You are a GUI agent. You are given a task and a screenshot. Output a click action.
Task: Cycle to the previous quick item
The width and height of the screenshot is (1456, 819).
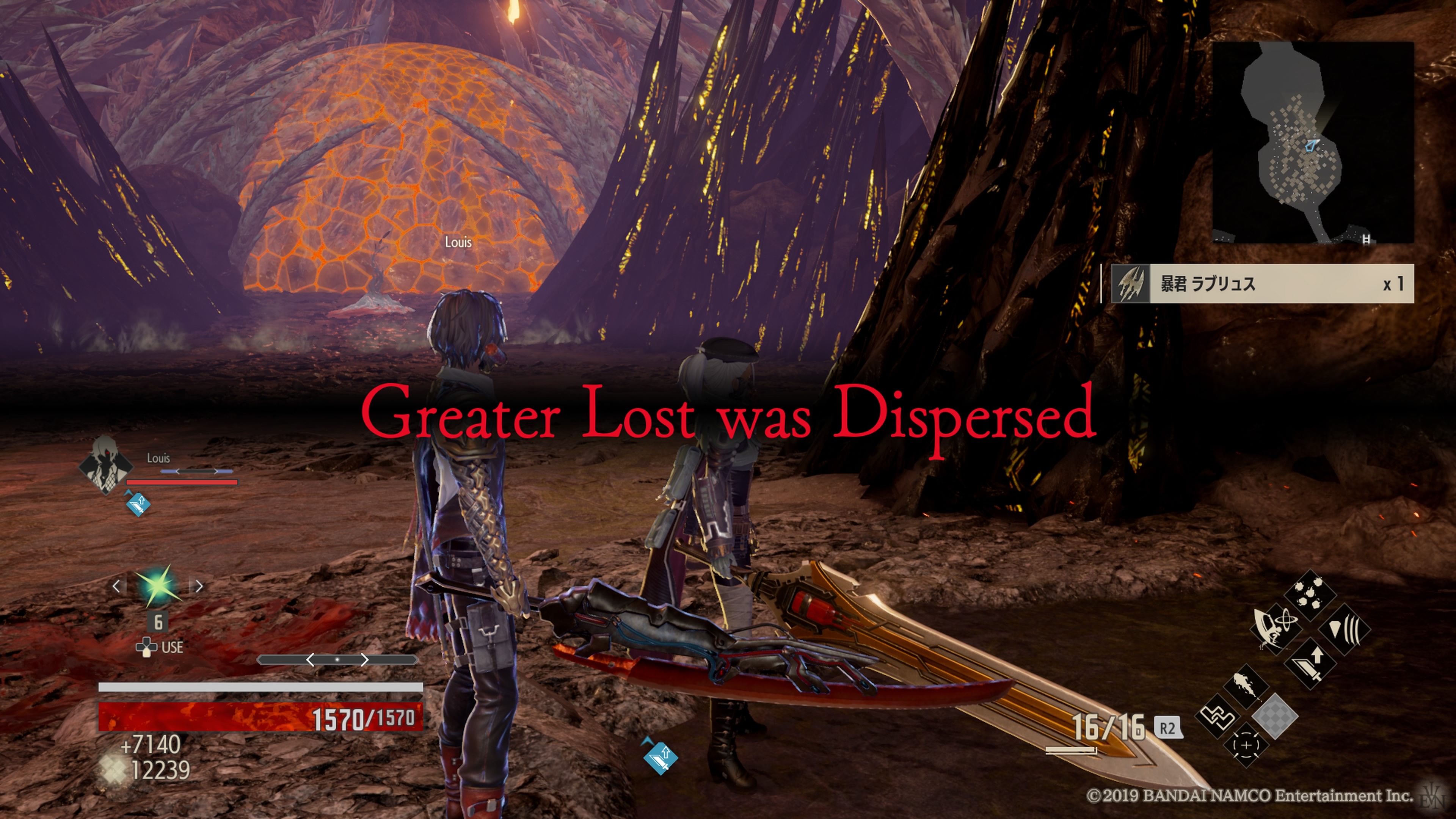pos(116,586)
